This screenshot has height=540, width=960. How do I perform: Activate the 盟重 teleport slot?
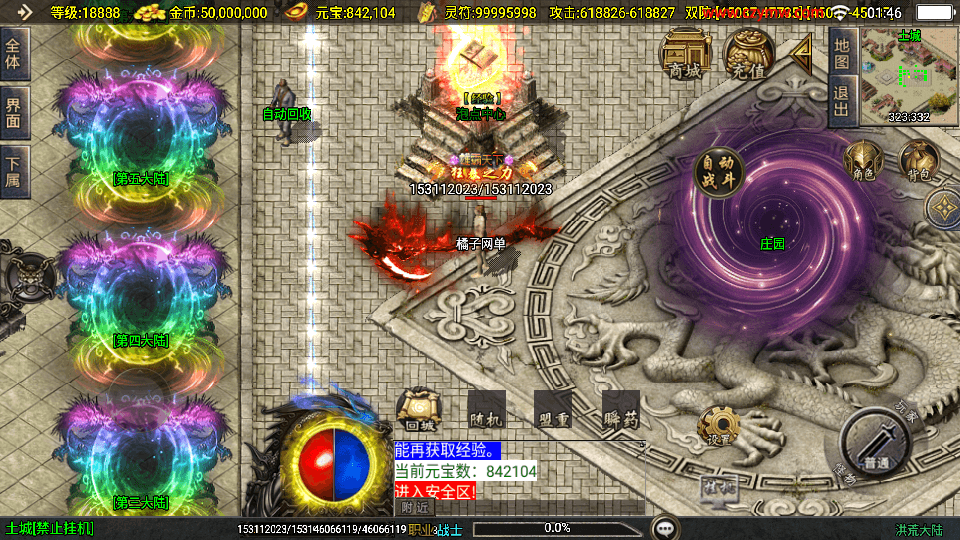(x=552, y=410)
